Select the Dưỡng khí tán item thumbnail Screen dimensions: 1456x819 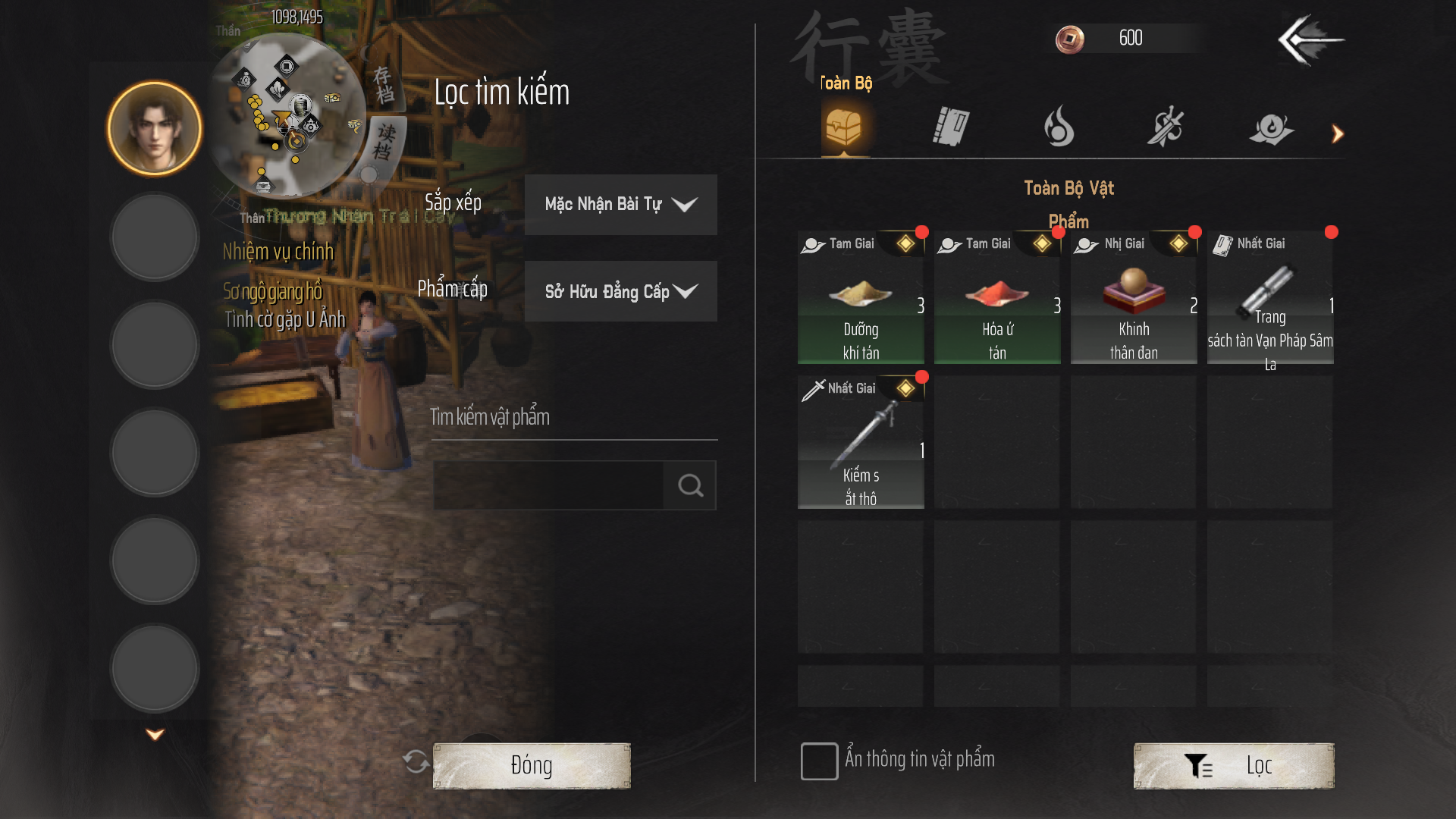coord(861,296)
